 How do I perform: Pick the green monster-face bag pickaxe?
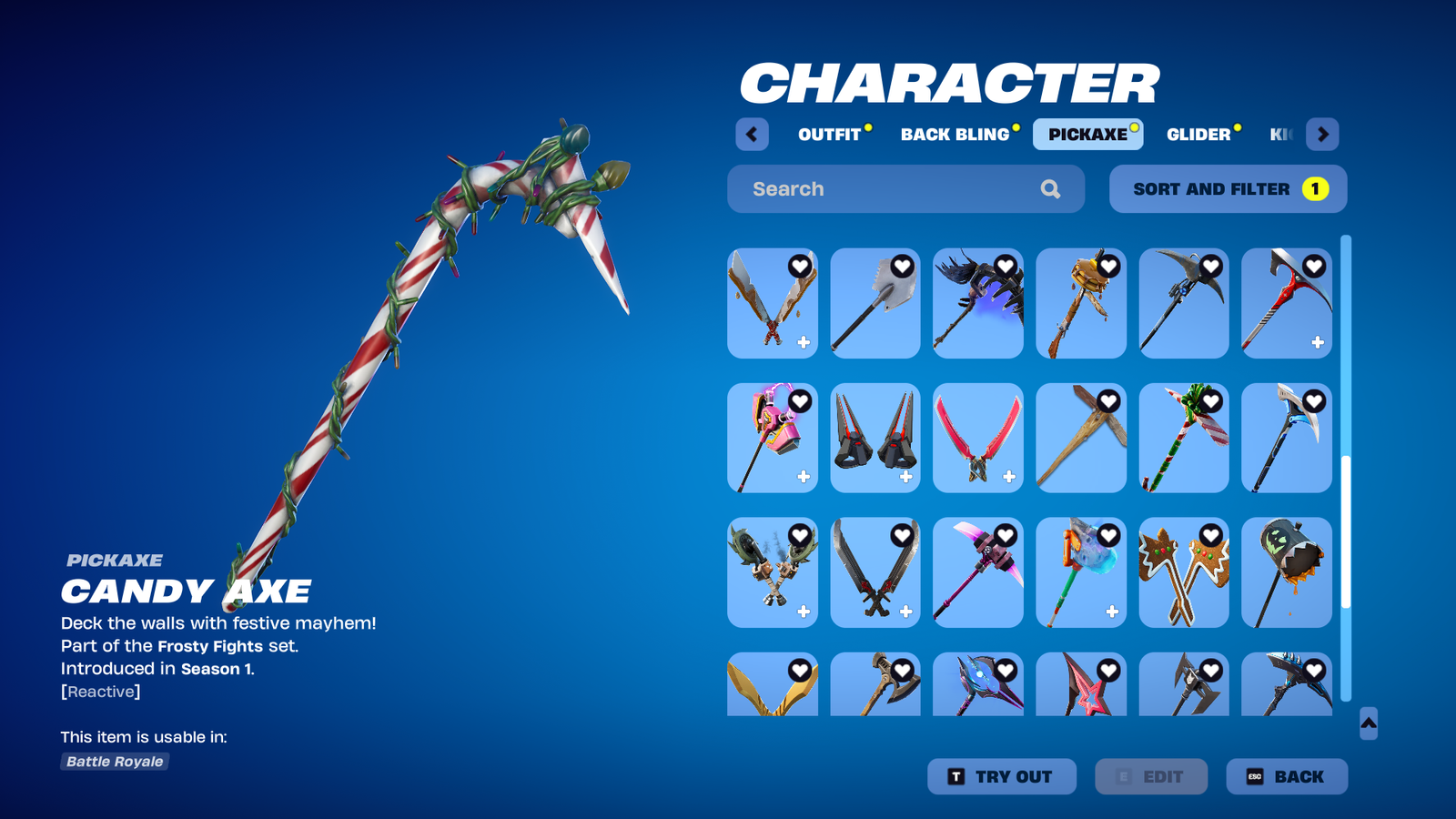coord(1286,573)
